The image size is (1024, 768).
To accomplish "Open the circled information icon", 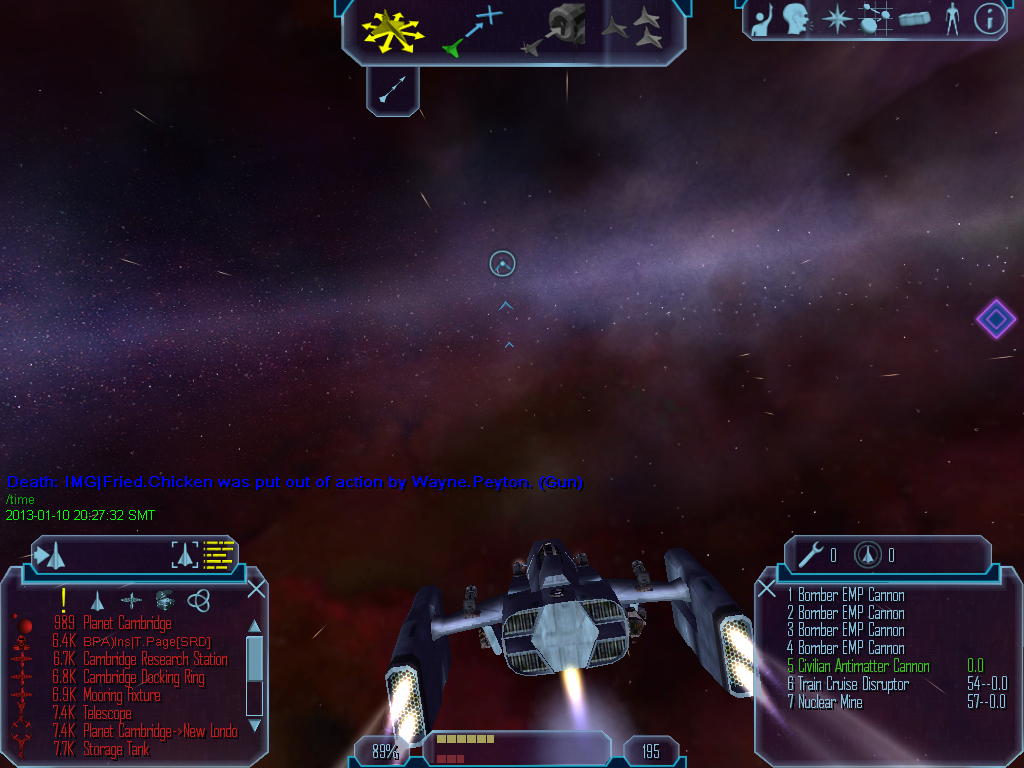I will tap(989, 19).
